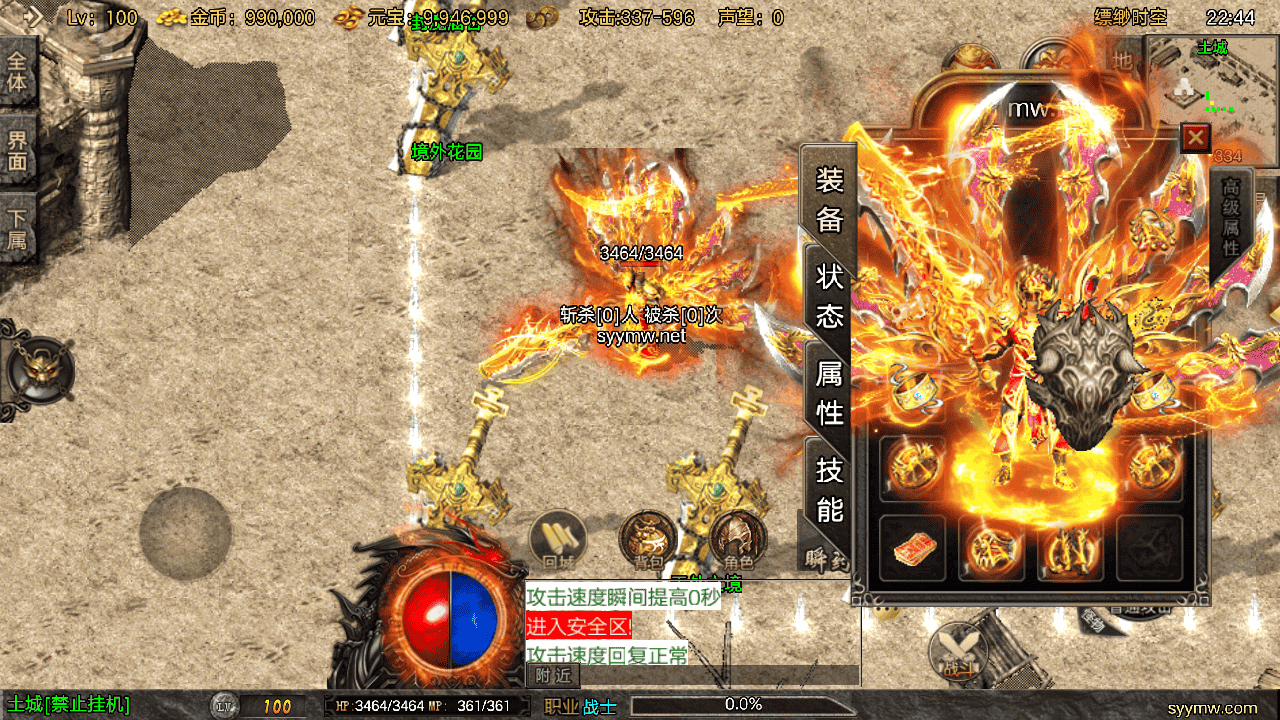Select the 属性 attributes tab

pos(830,392)
